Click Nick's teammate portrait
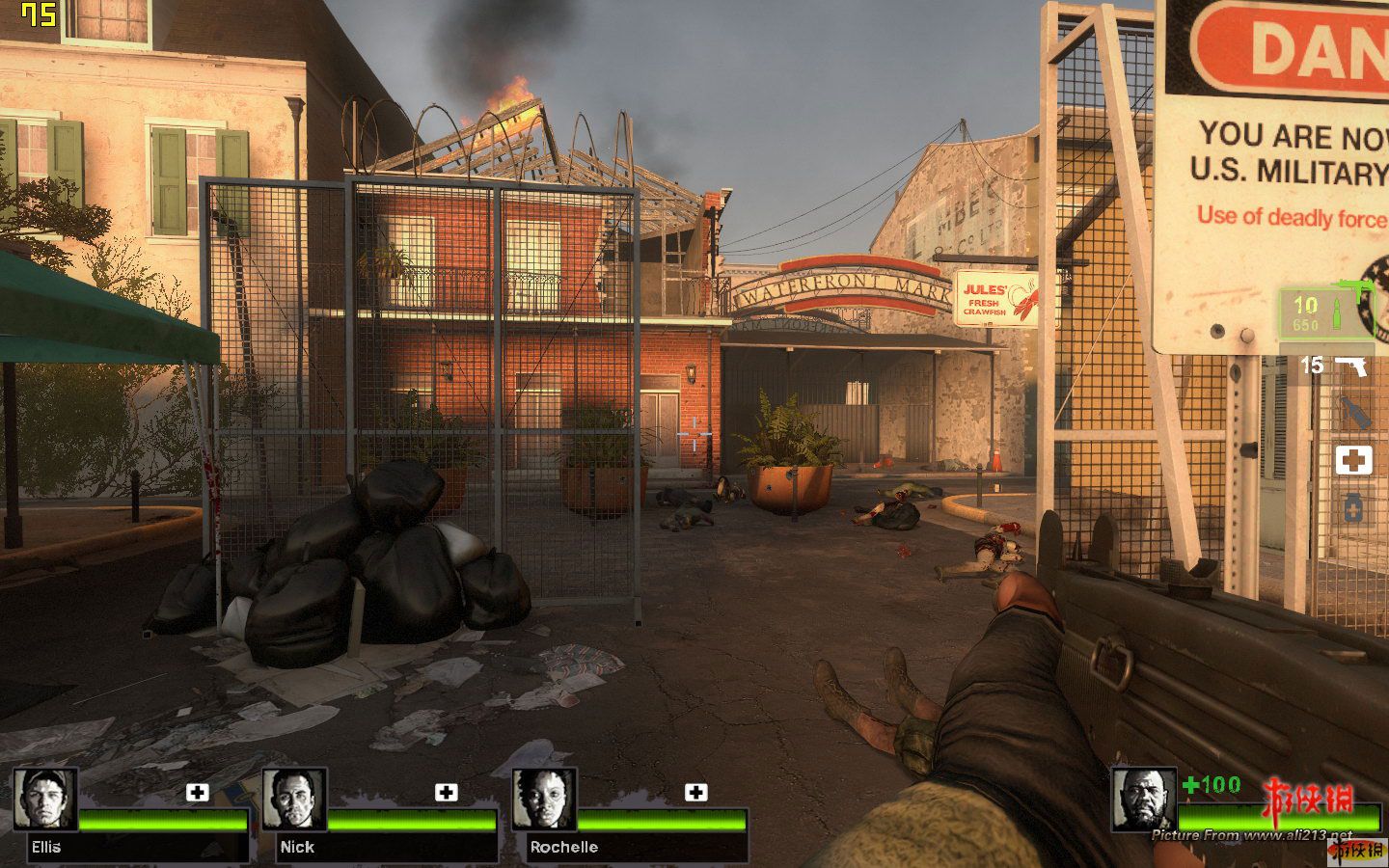The image size is (1389, 868). [x=294, y=800]
